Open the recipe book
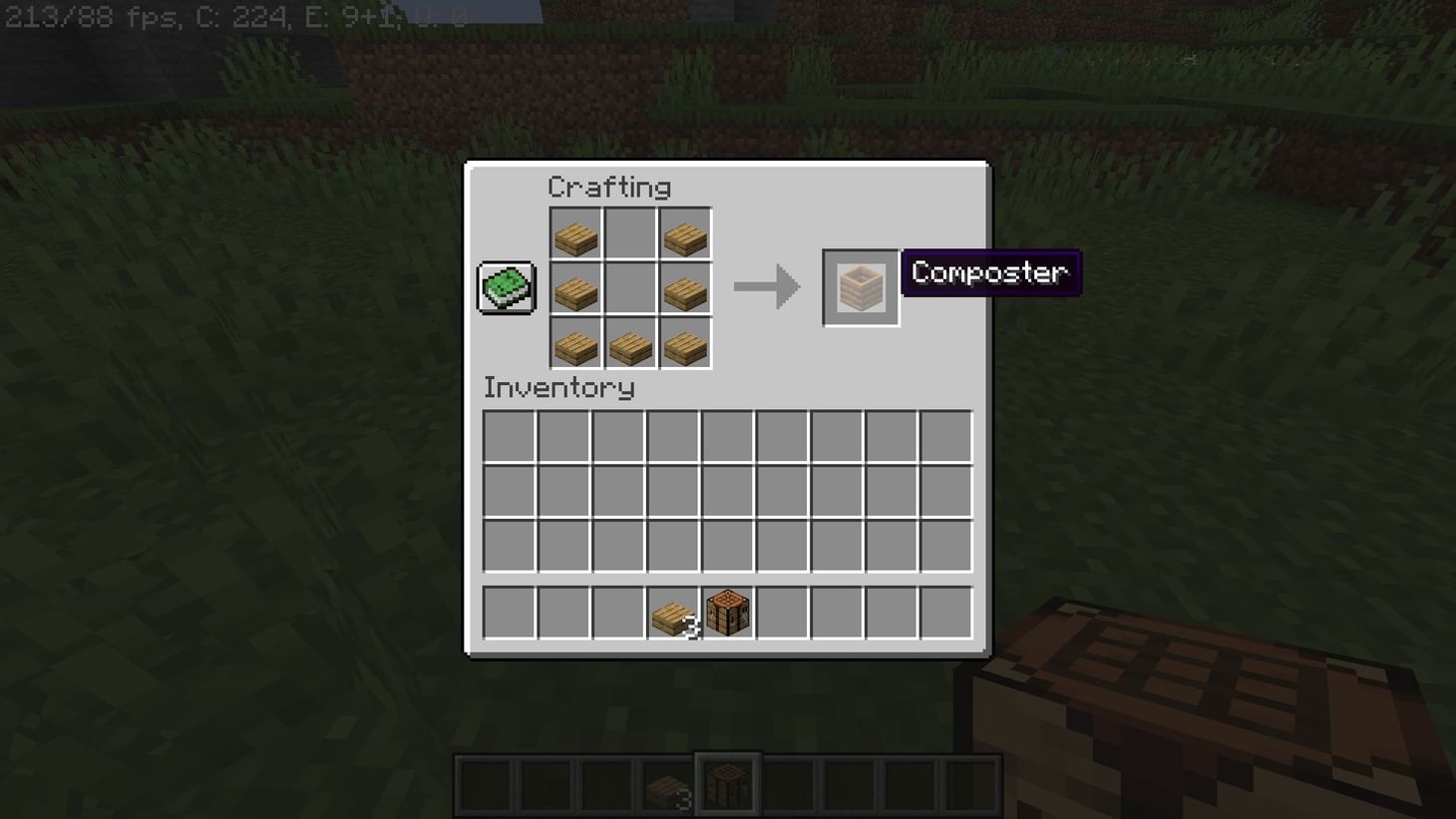The image size is (1456, 819). (x=505, y=286)
